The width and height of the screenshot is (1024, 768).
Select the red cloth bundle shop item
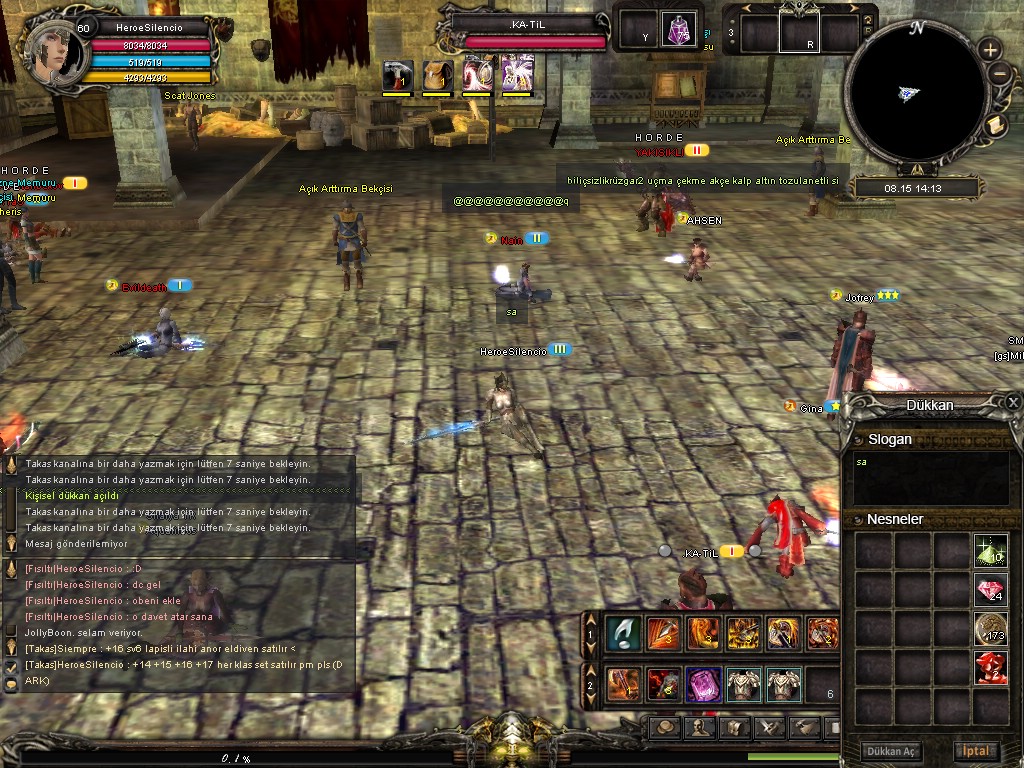pyautogui.click(x=990, y=668)
